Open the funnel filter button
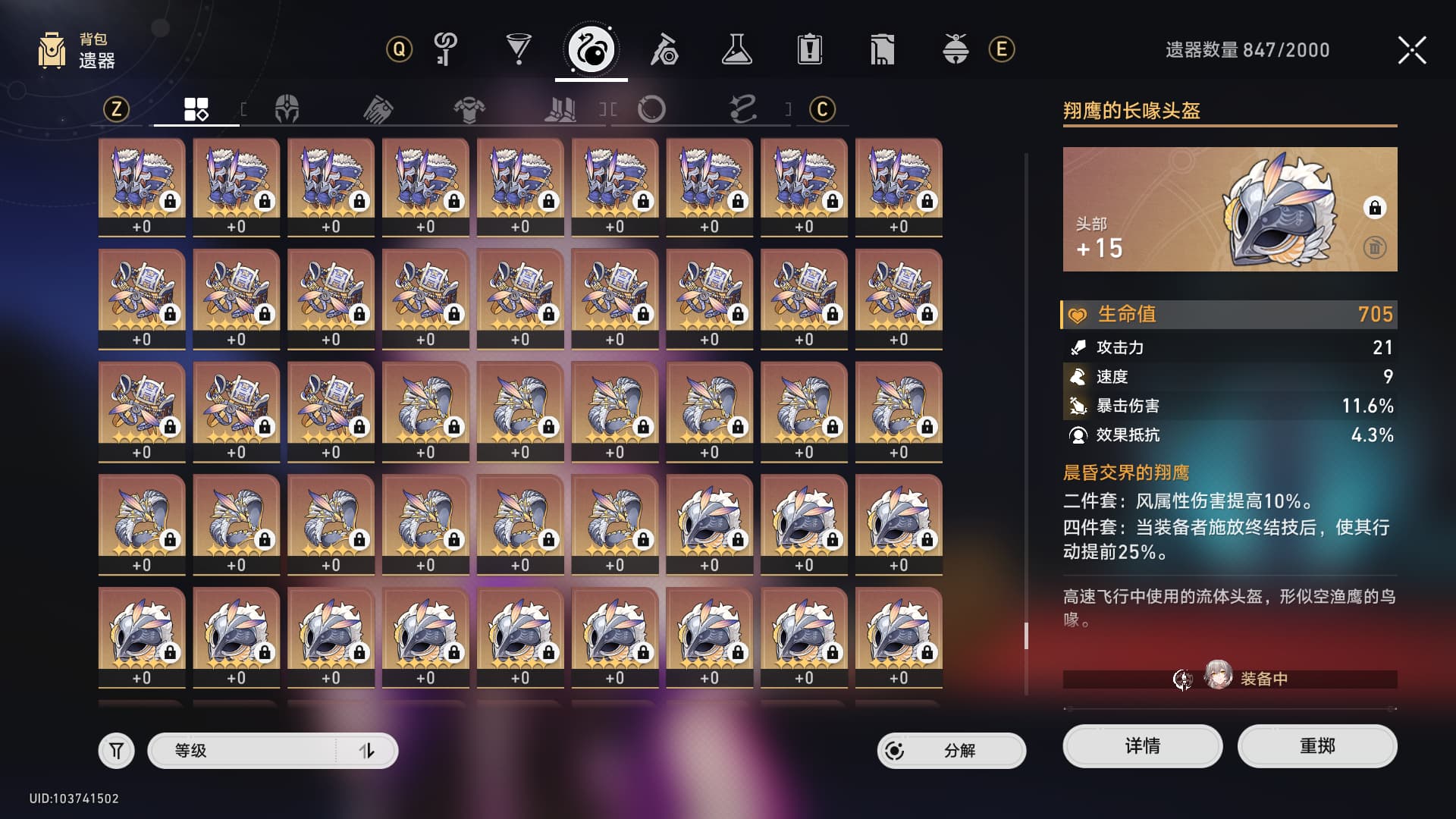Image resolution: width=1456 pixels, height=819 pixels. (x=116, y=751)
